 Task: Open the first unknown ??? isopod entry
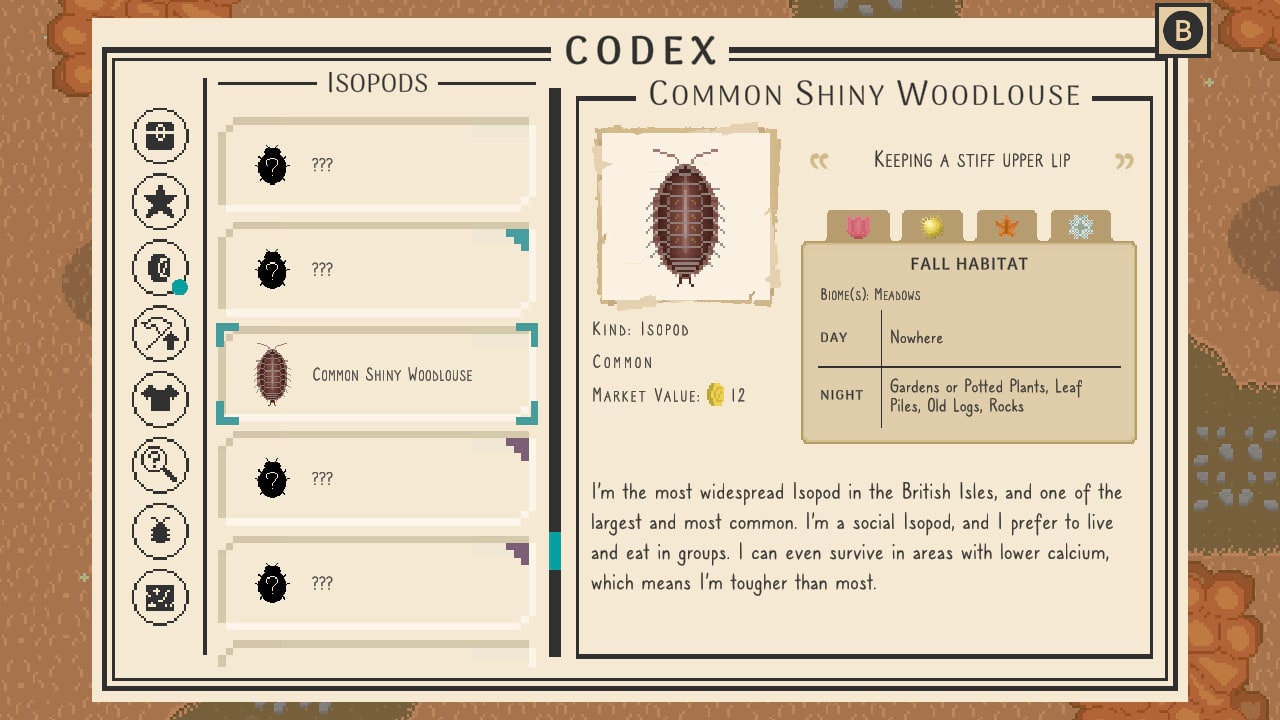point(375,165)
